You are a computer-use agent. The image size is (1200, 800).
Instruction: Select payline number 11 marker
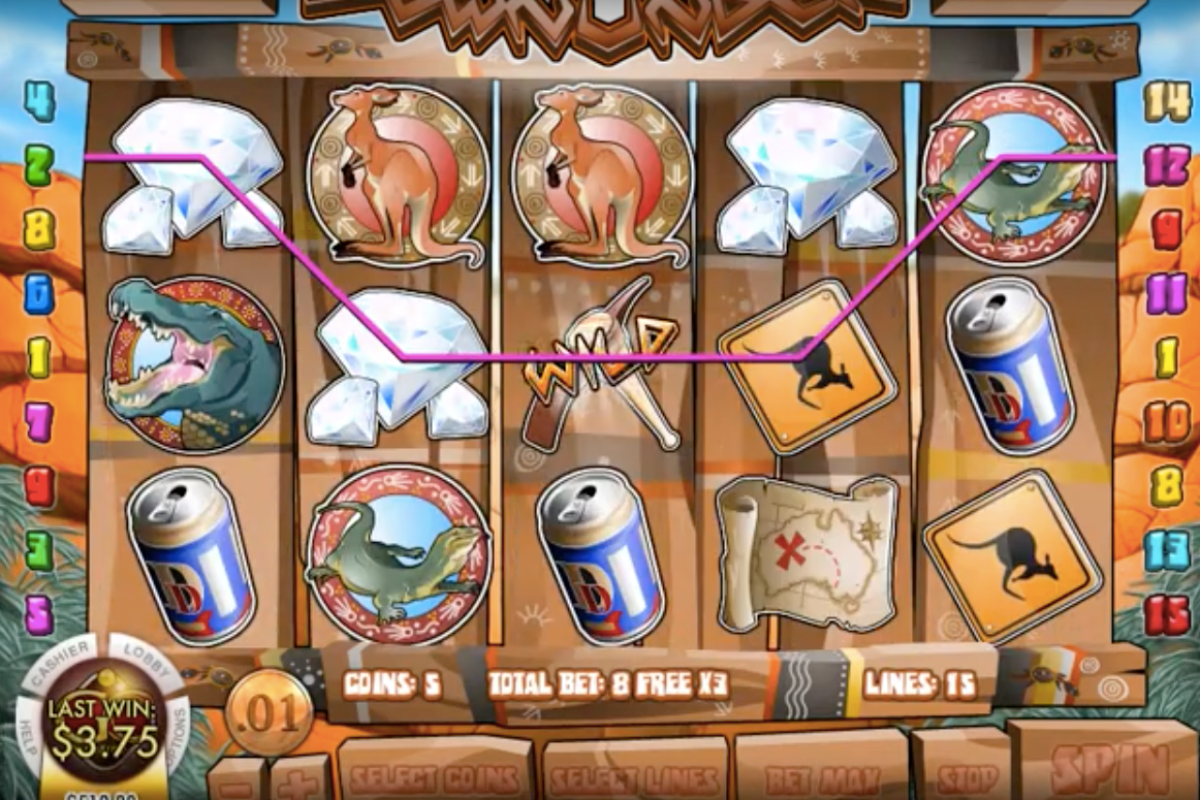tap(1167, 293)
